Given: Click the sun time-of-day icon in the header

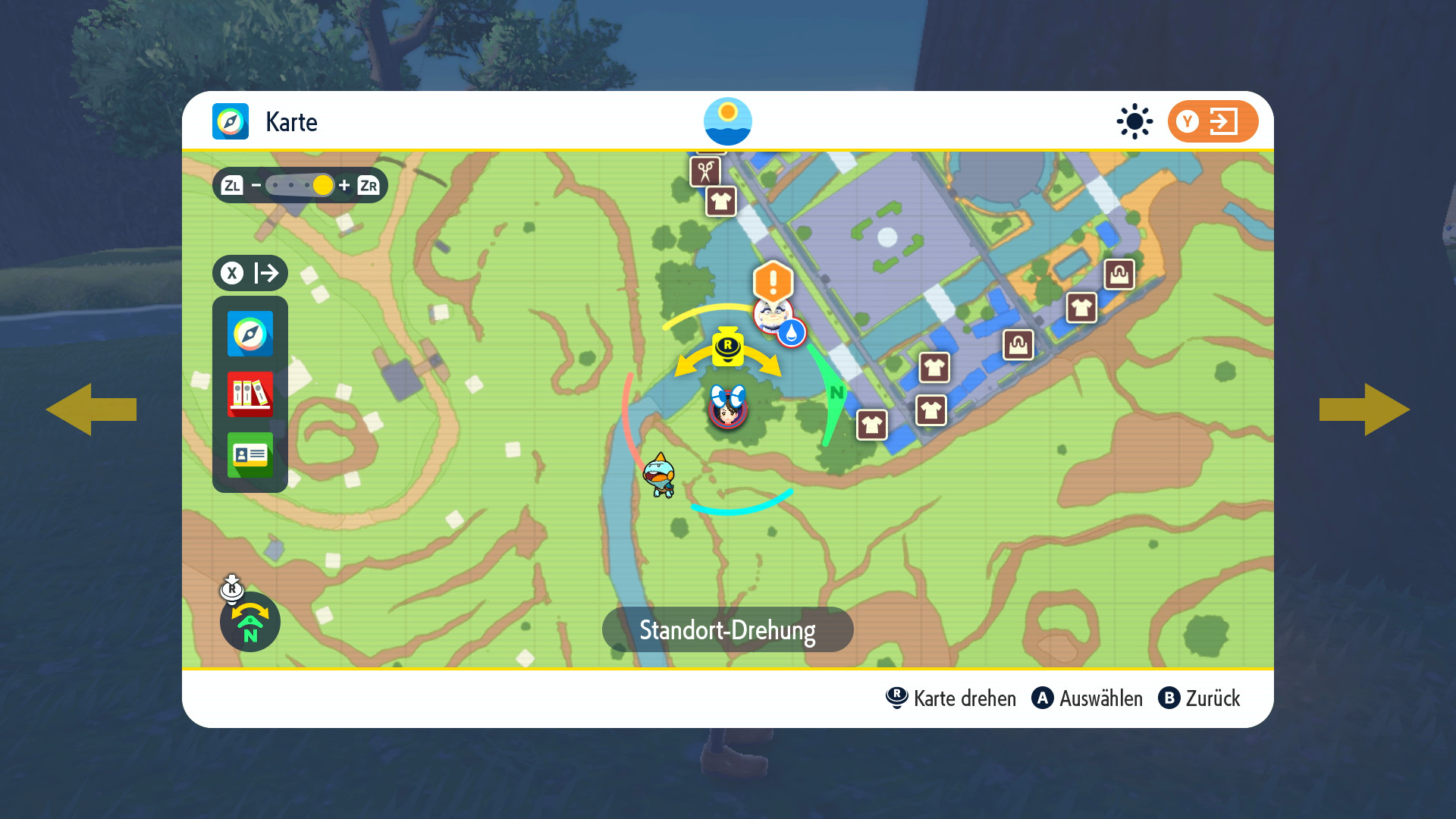Looking at the screenshot, I should pyautogui.click(x=1134, y=121).
